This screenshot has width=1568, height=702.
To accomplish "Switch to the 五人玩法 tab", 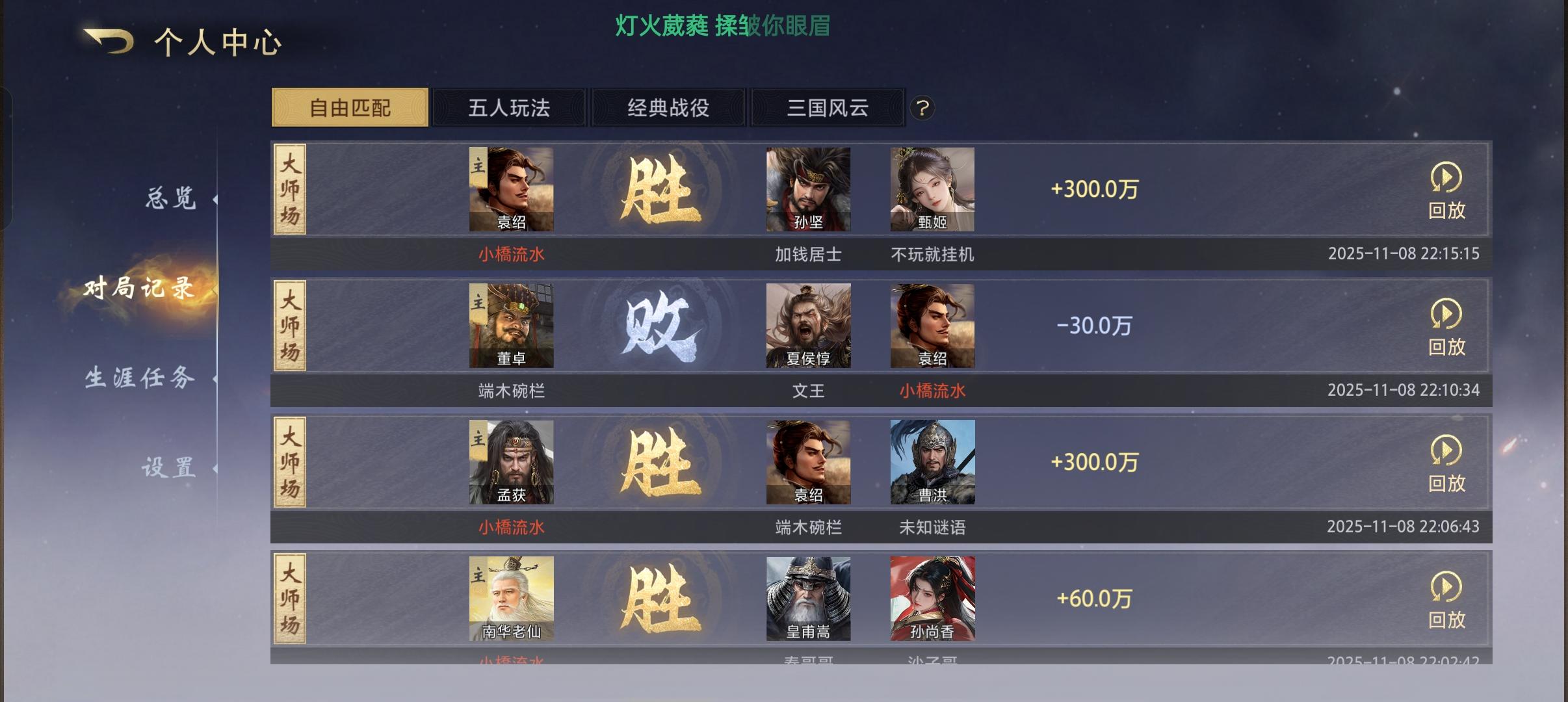I will [x=509, y=108].
